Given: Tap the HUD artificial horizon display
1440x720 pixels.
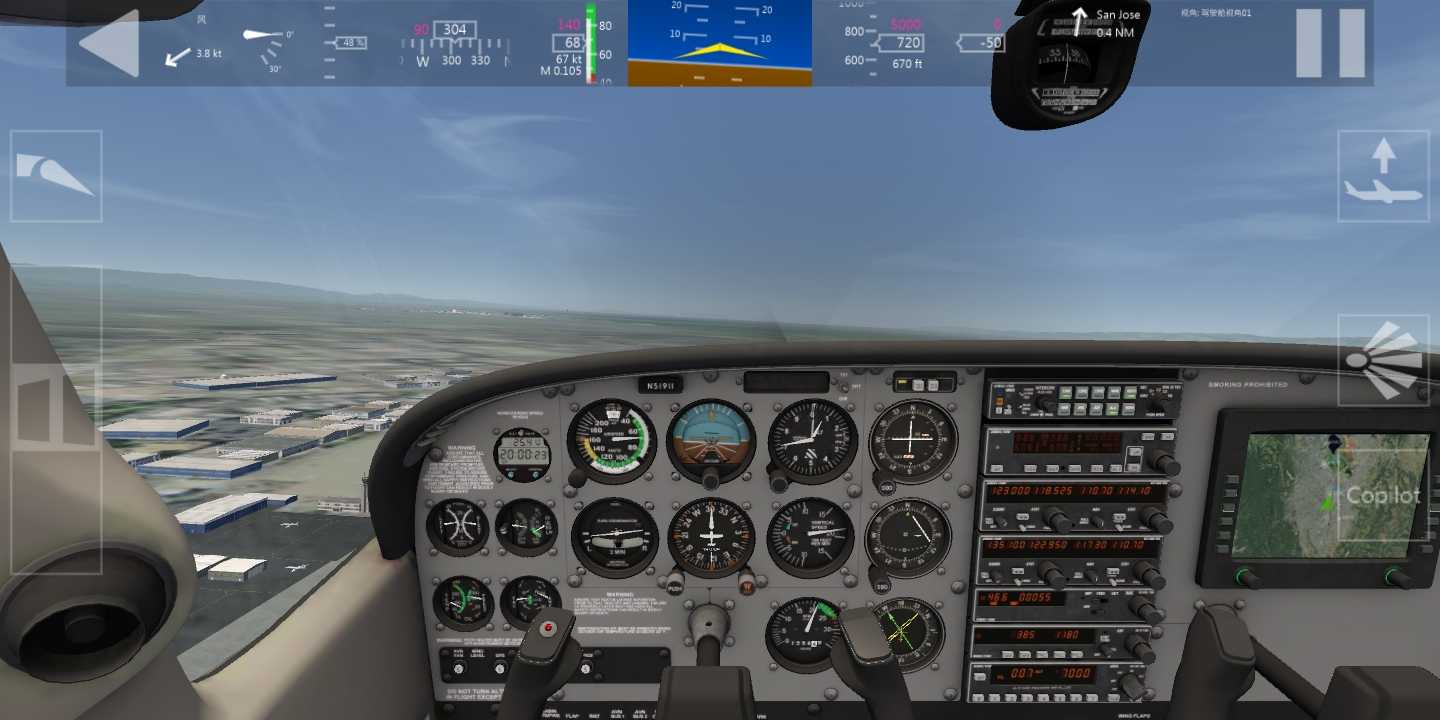Looking at the screenshot, I should tap(719, 45).
